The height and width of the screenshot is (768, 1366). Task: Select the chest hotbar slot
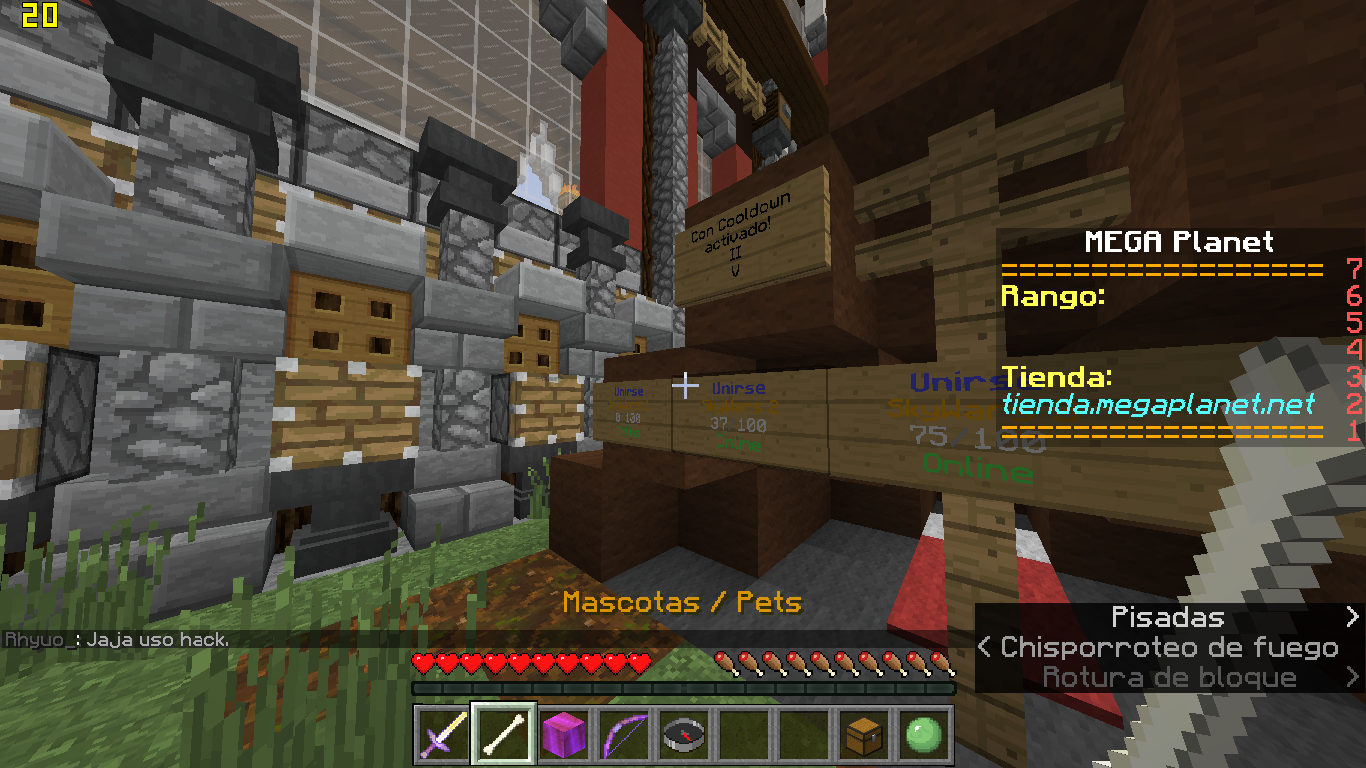(863, 736)
